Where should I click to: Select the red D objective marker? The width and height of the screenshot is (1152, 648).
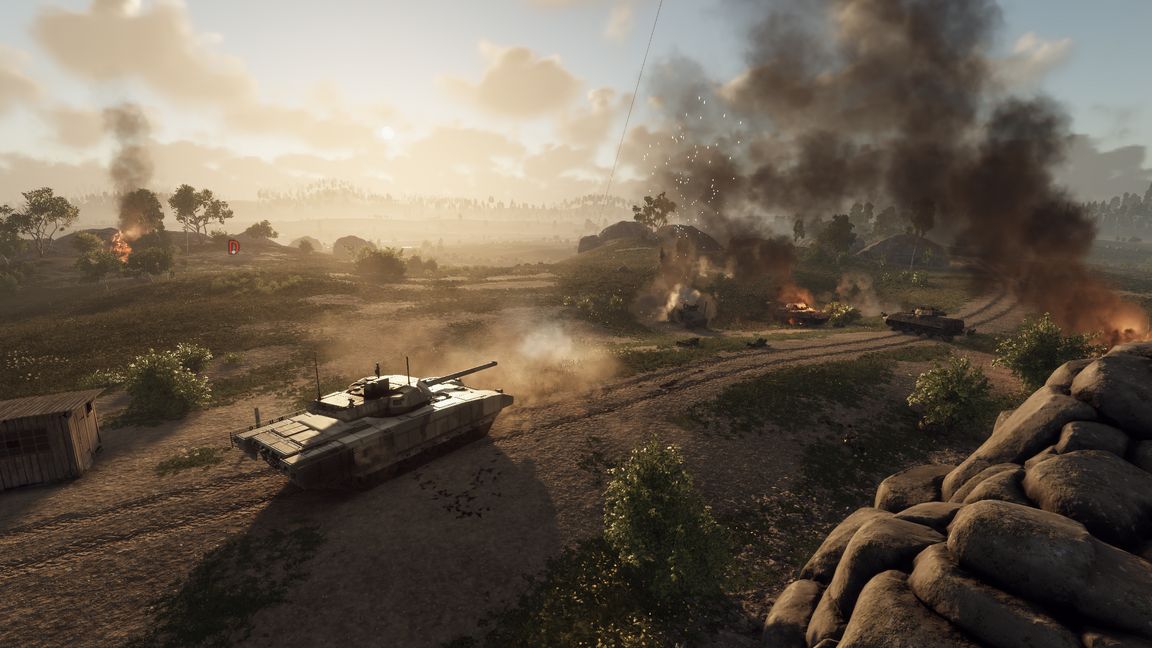tap(233, 246)
